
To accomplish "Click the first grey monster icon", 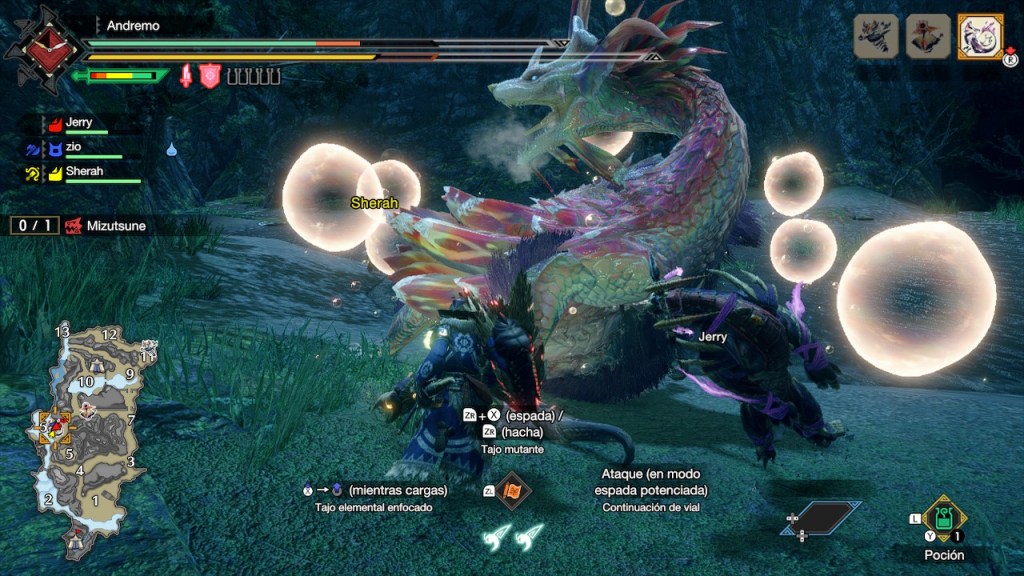I will point(875,36).
